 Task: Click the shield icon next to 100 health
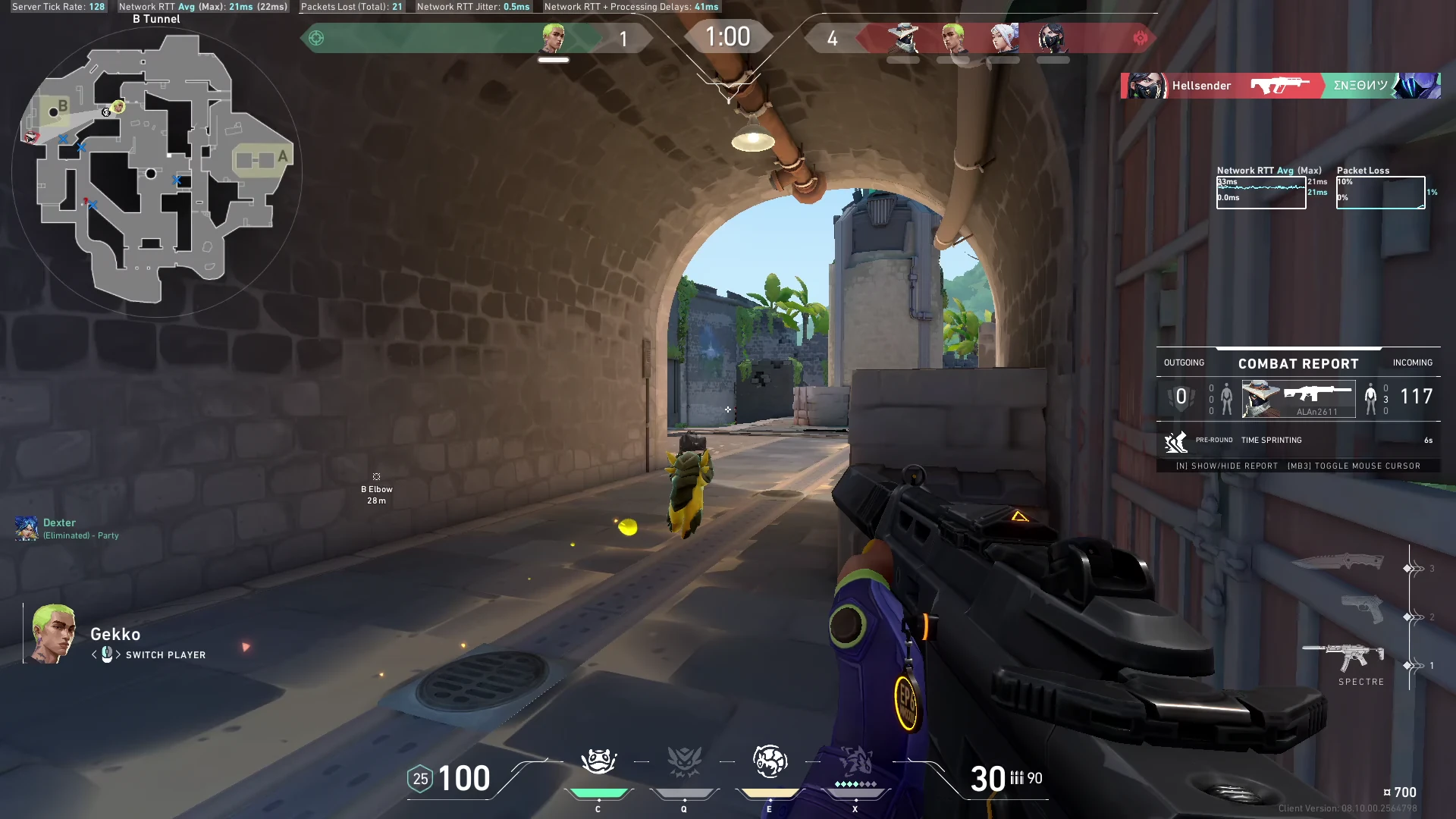pos(420,779)
